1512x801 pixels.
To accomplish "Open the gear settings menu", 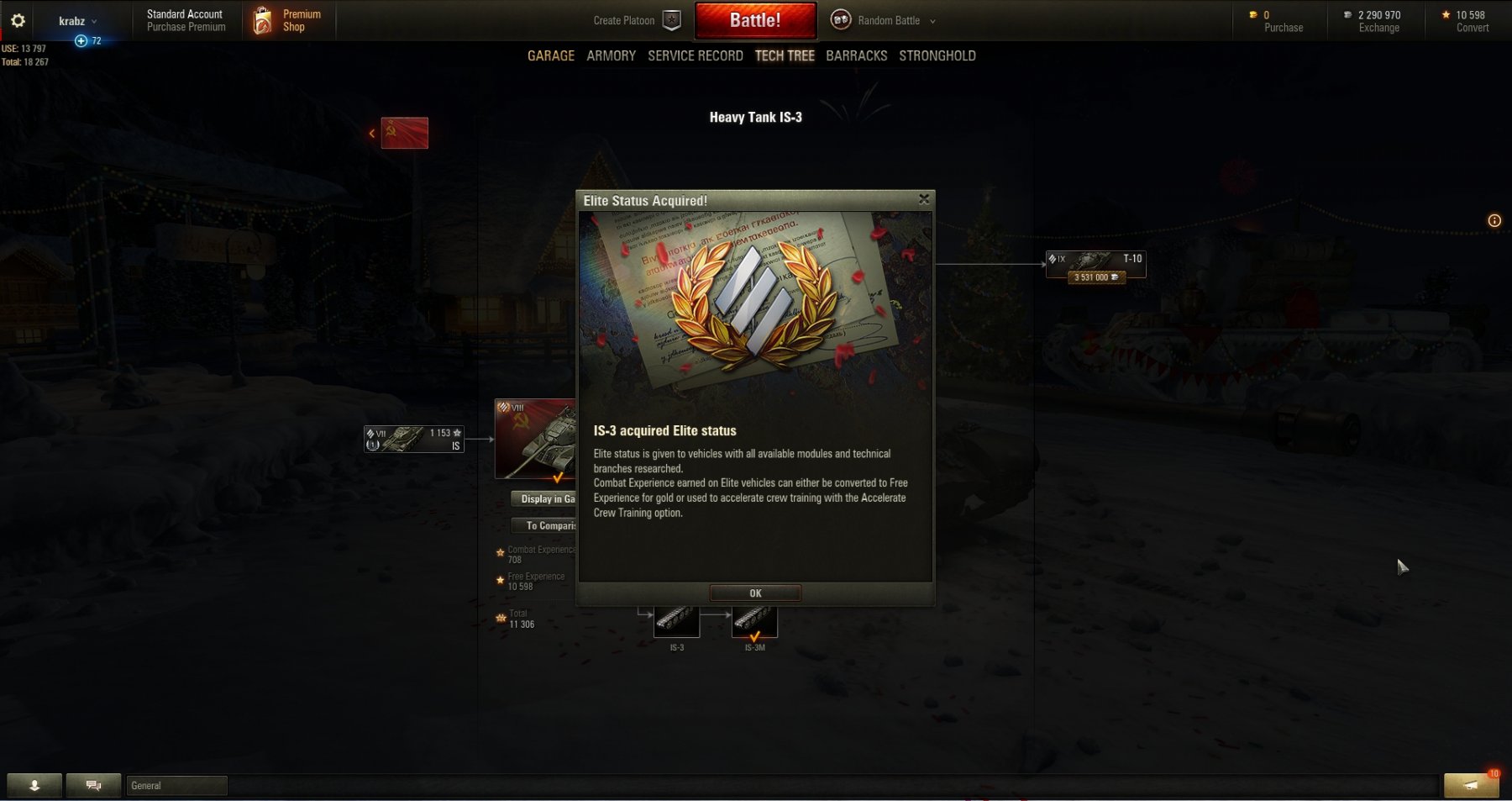I will tap(18, 20).
